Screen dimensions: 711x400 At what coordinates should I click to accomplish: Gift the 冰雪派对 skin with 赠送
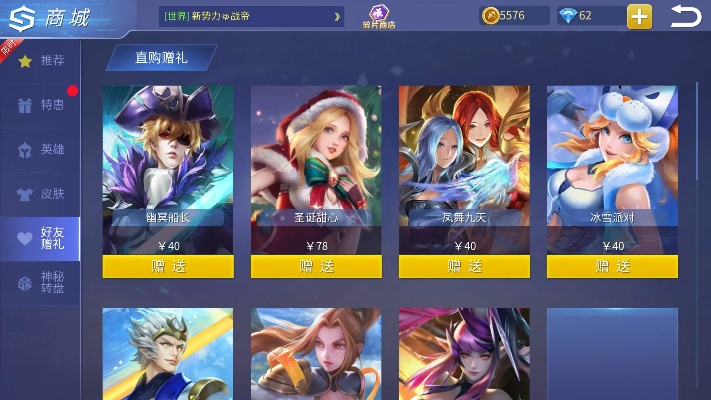point(612,266)
